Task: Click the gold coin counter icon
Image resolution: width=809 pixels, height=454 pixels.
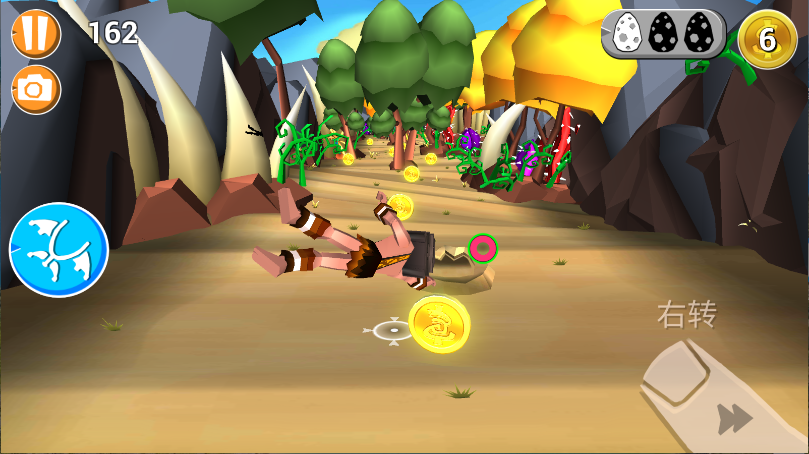Action: [767, 39]
